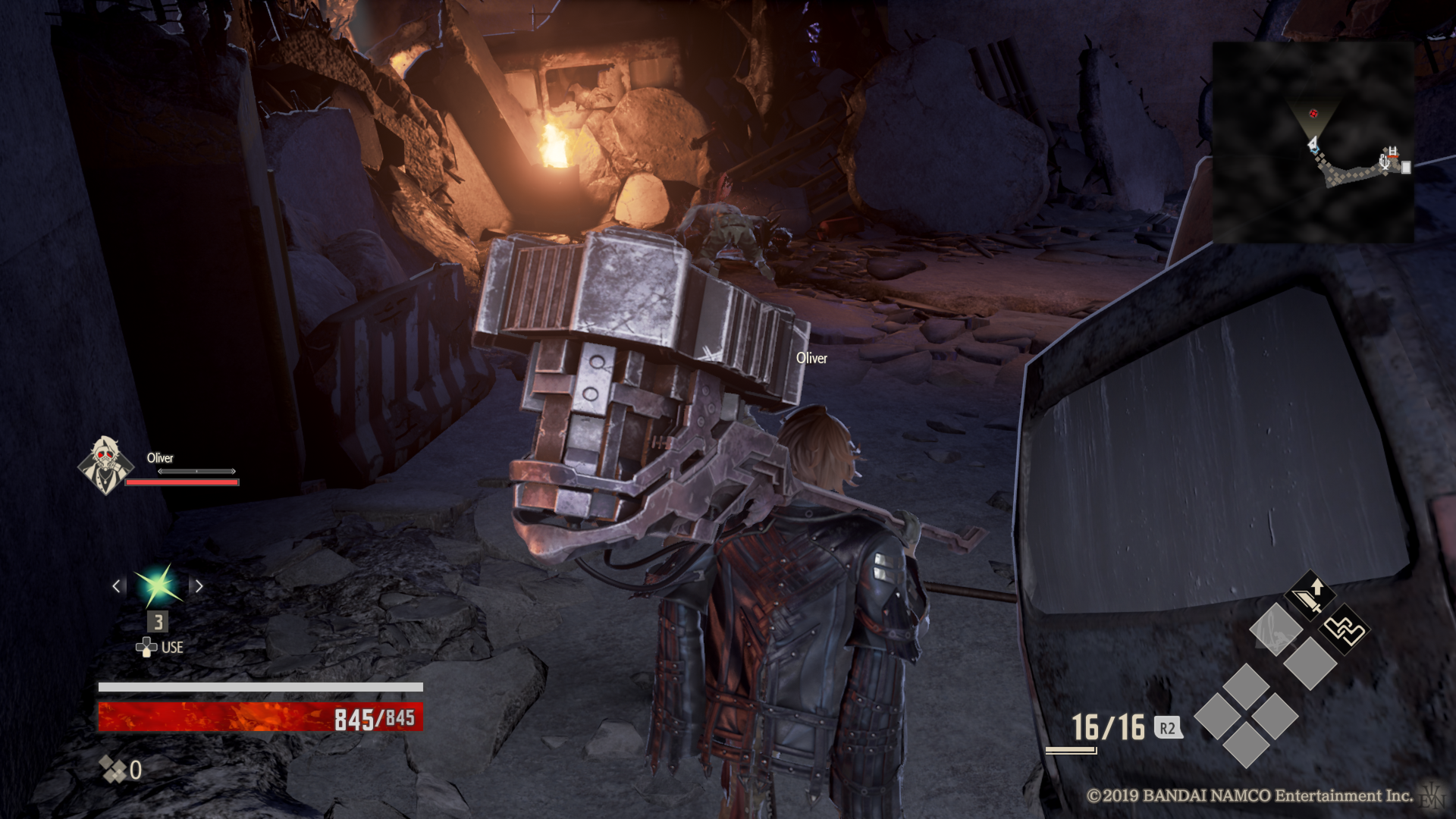Open the minimap in the corner
This screenshot has height=819, width=1456.
[1313, 142]
